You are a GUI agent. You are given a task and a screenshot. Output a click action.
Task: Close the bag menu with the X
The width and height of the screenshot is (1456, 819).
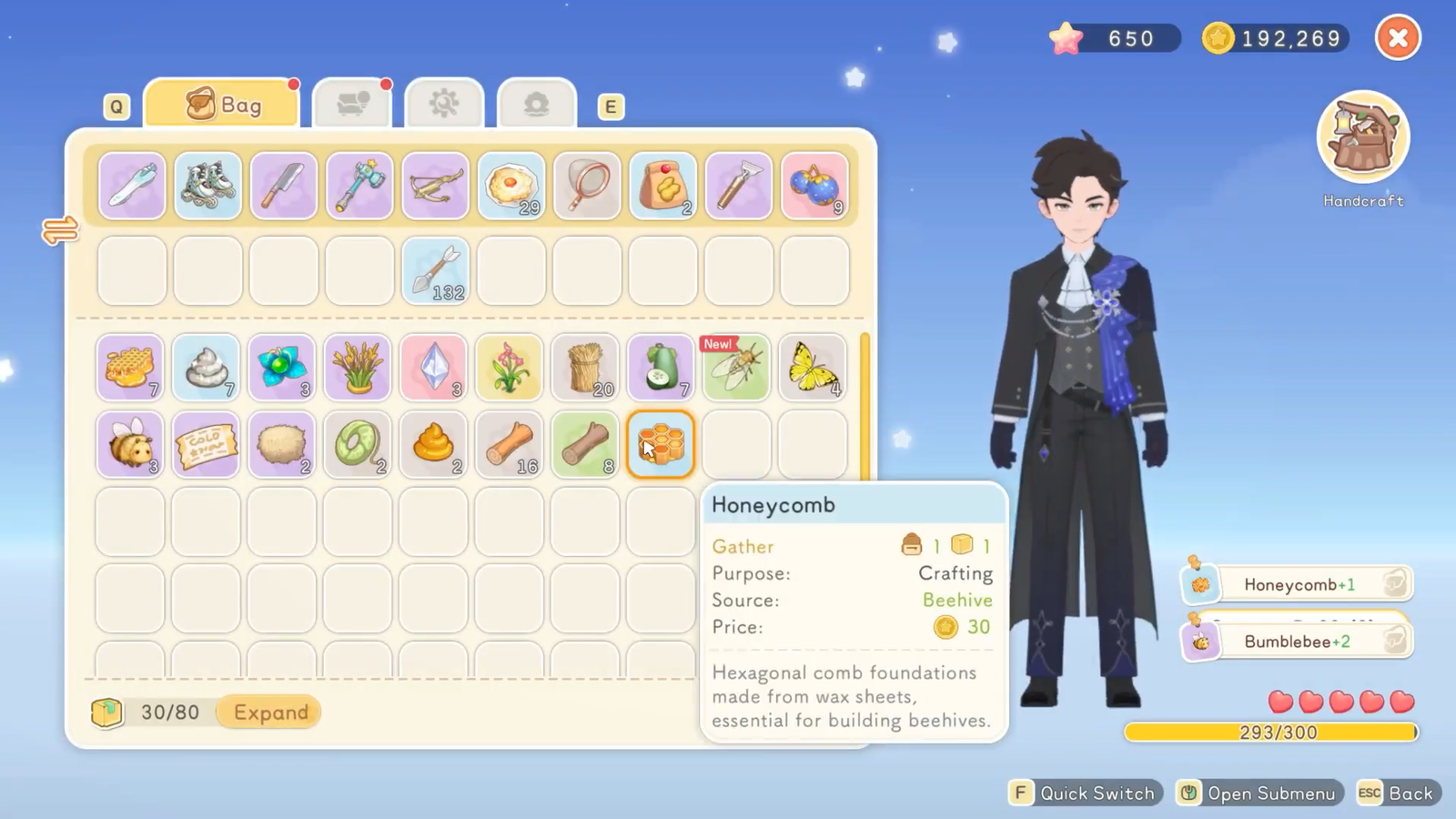[x=1398, y=38]
